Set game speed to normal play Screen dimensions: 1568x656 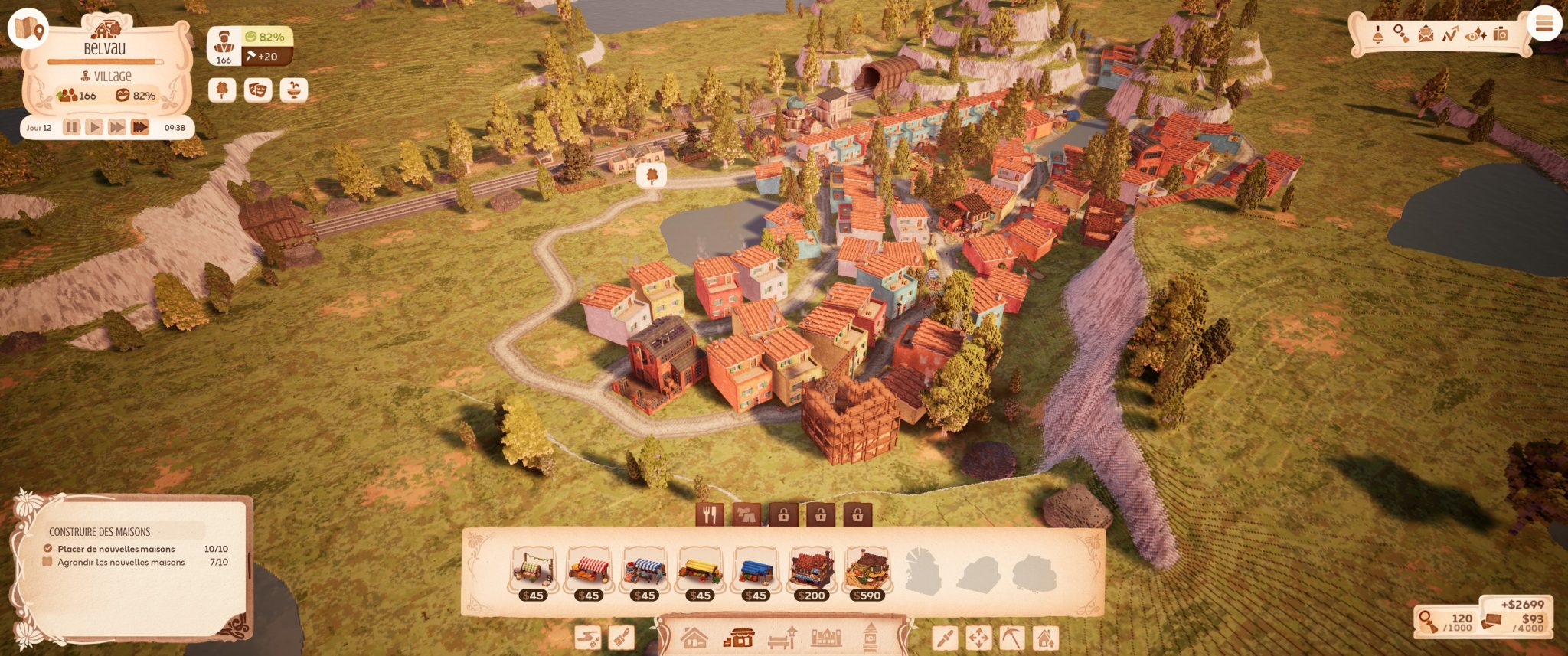[x=94, y=127]
